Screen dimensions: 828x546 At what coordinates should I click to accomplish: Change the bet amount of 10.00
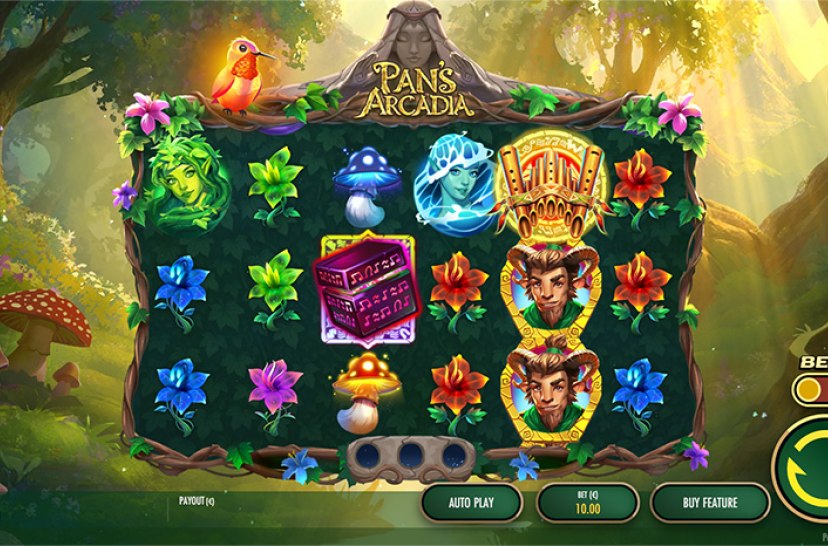[x=587, y=503]
